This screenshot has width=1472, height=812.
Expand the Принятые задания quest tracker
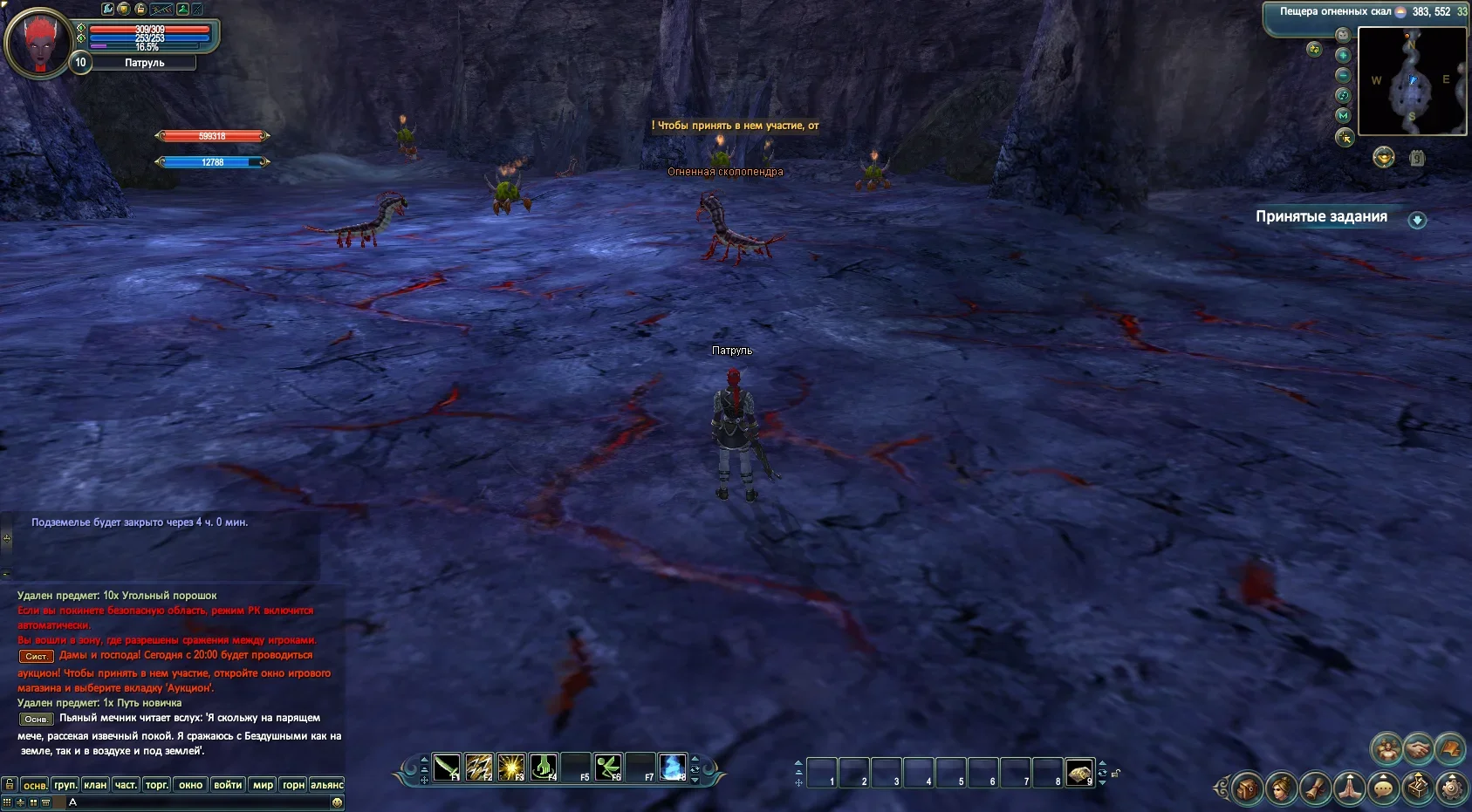[x=1417, y=220]
